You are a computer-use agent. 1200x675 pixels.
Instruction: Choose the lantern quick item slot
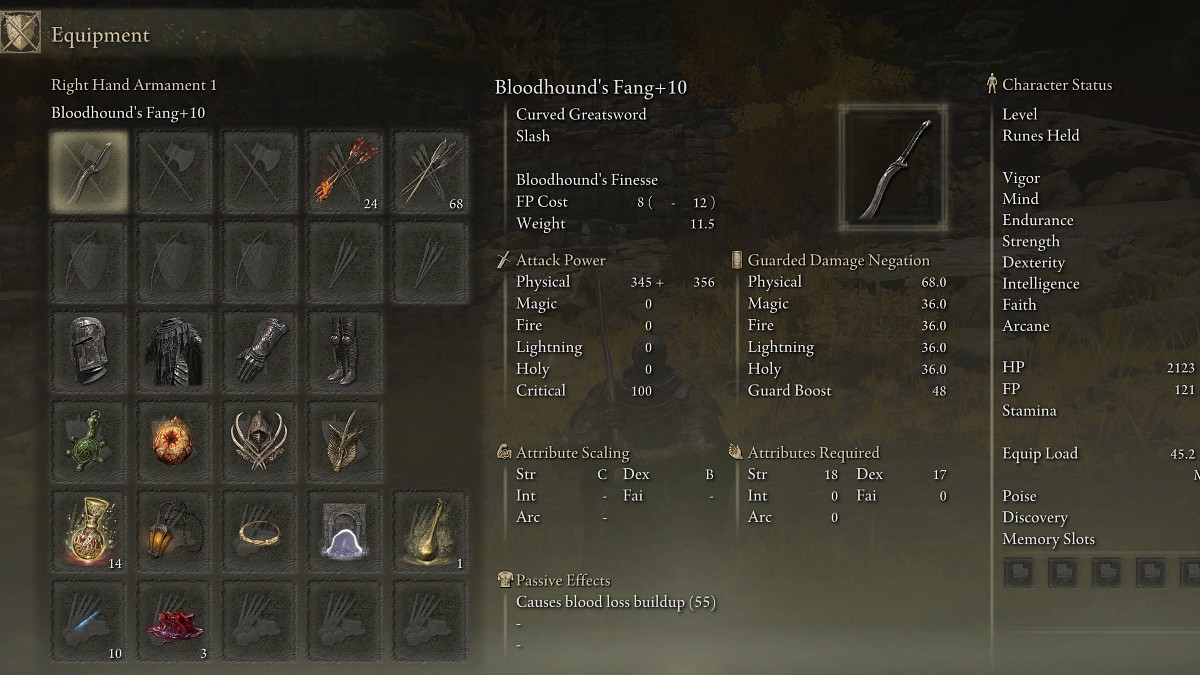pos(174,531)
